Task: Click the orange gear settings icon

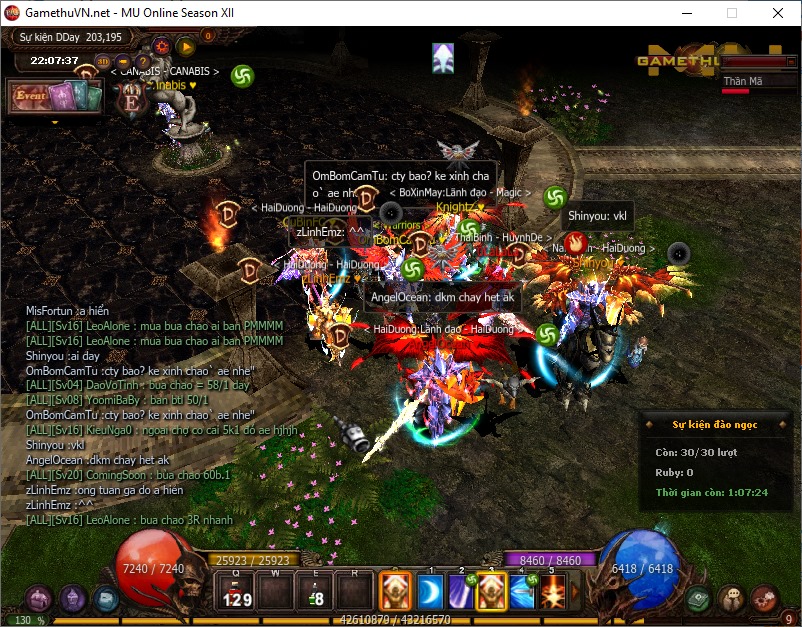Action: click(161, 45)
